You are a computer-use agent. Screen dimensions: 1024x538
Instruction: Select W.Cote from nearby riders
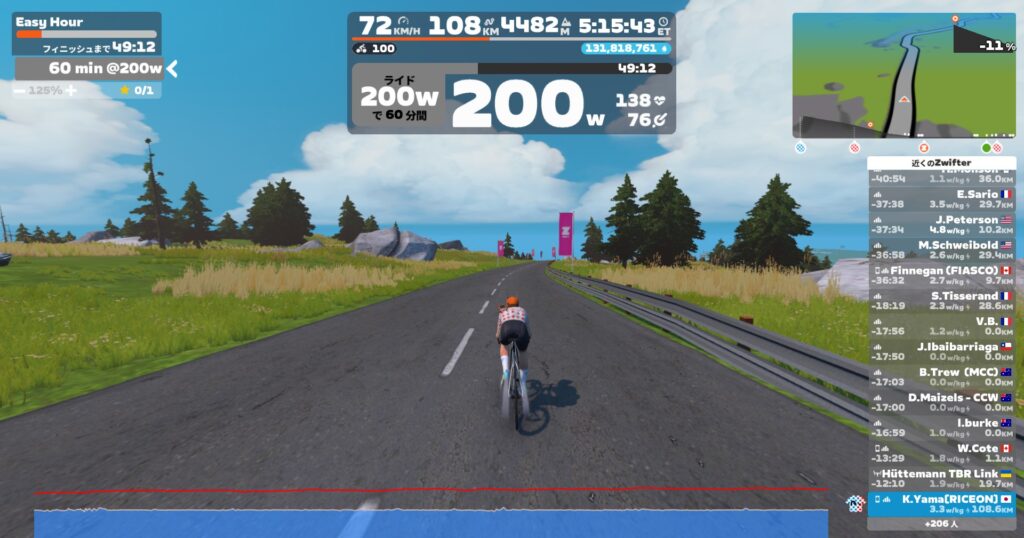[941, 453]
